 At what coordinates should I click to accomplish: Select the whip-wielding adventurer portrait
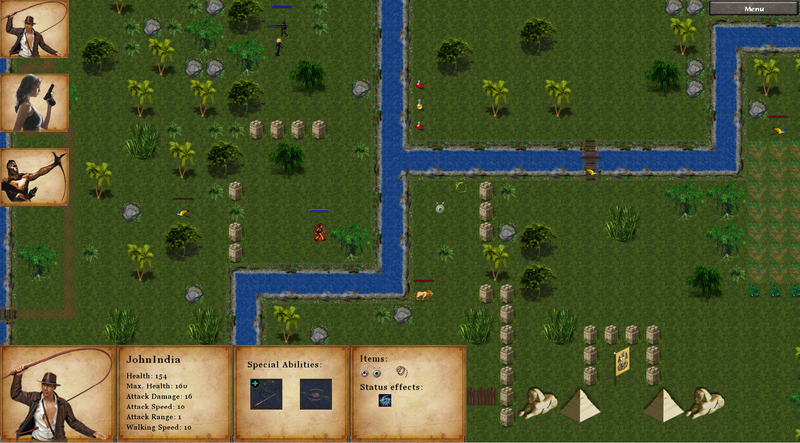(x=34, y=28)
